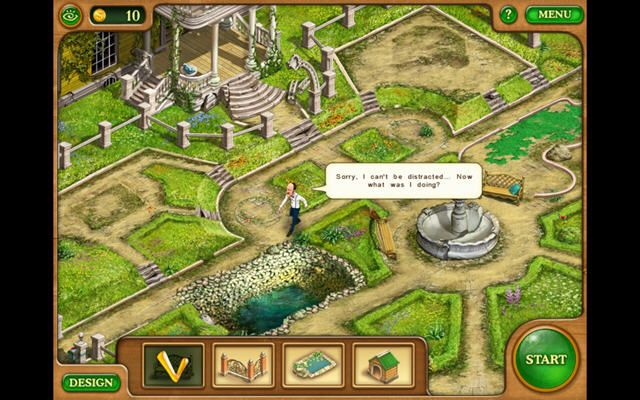Select the pond upgrade thumbnail
Viewport: 640px width, 400px height.
(312, 365)
